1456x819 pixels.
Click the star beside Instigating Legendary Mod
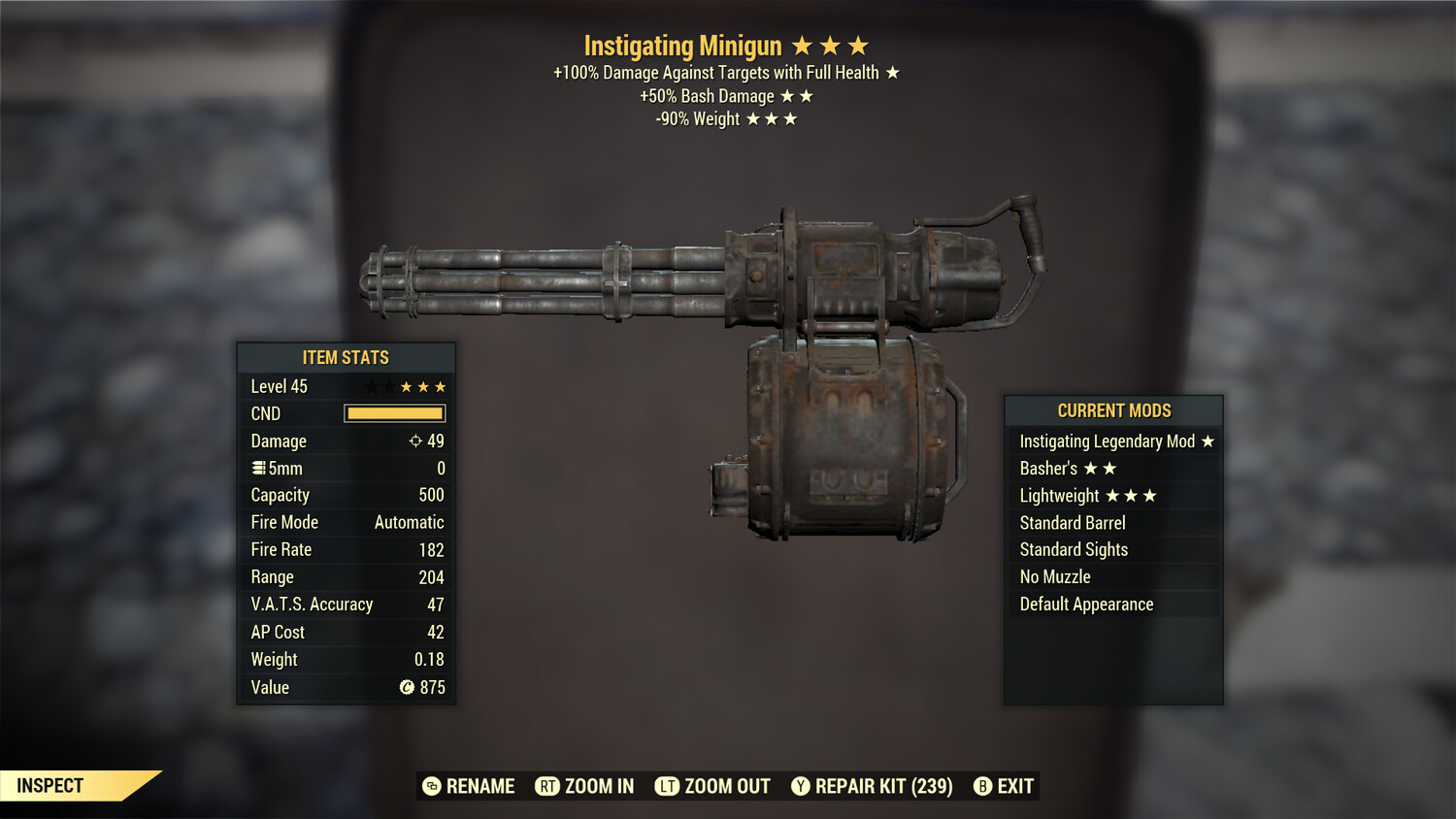[x=1208, y=441]
